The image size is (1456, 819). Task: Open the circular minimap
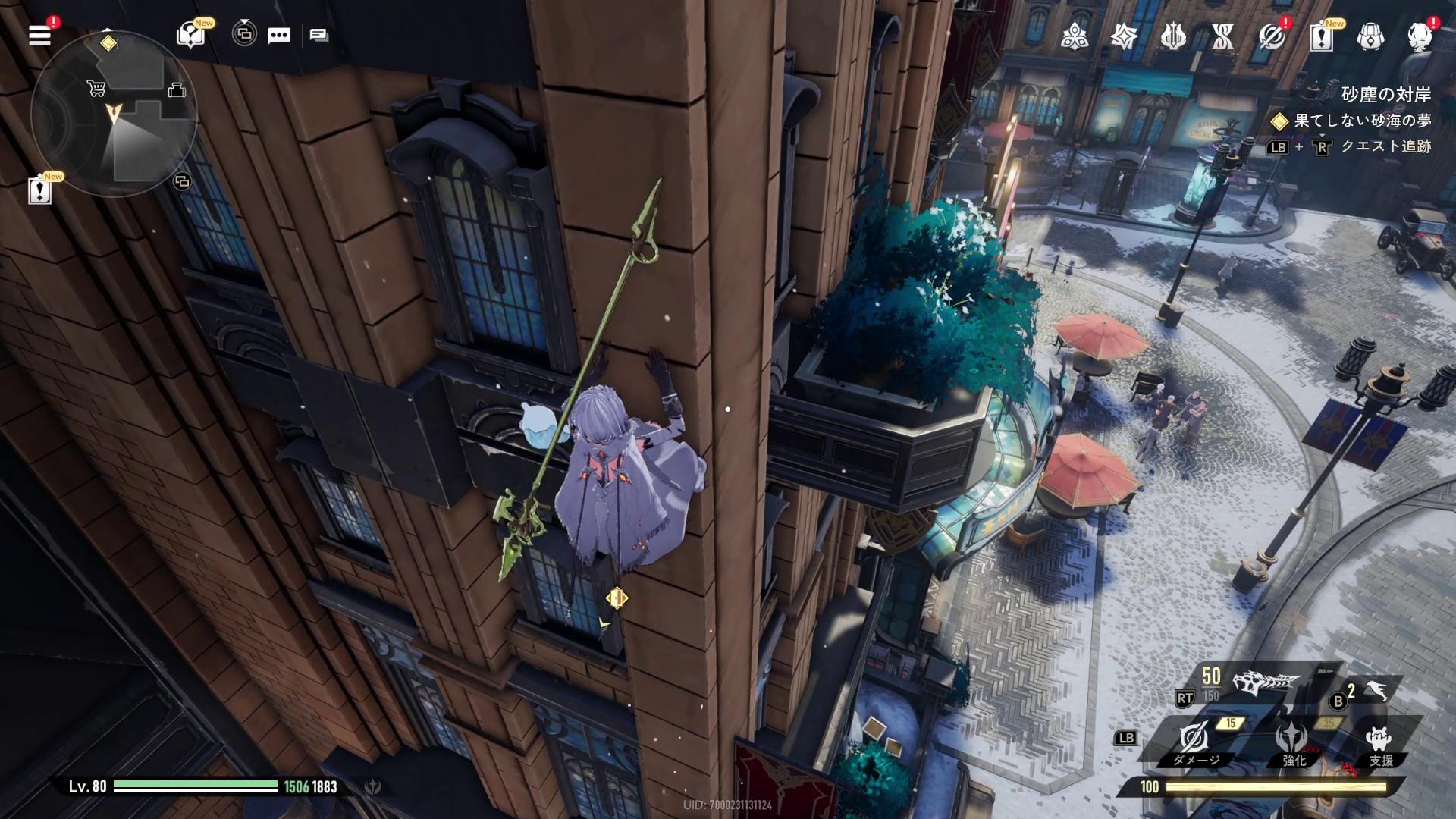pyautogui.click(x=114, y=114)
